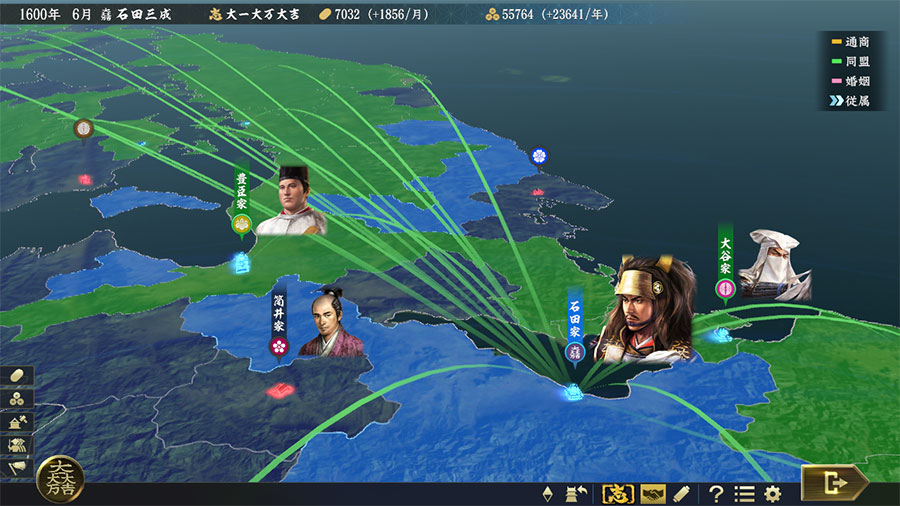Select the building with hammer icon
This screenshot has width=900, height=506.
19,422
